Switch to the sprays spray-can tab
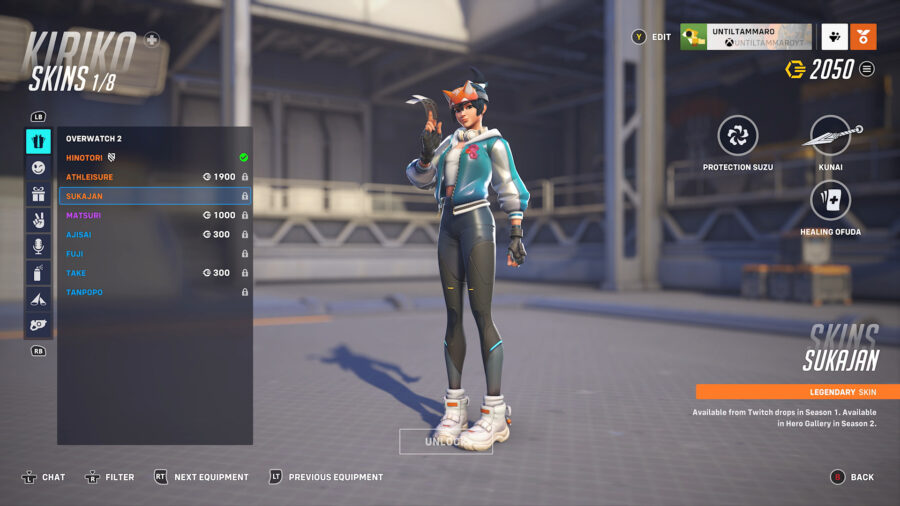This screenshot has width=900, height=506. point(38,272)
